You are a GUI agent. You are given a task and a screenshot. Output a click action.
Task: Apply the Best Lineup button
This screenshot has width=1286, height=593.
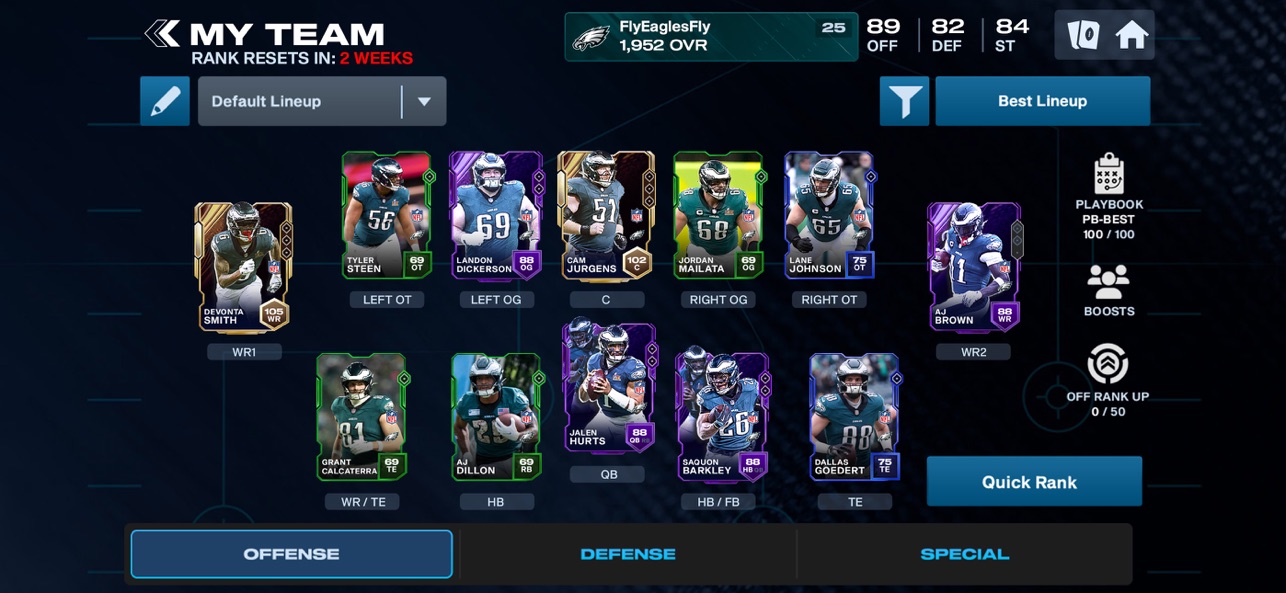click(1042, 101)
